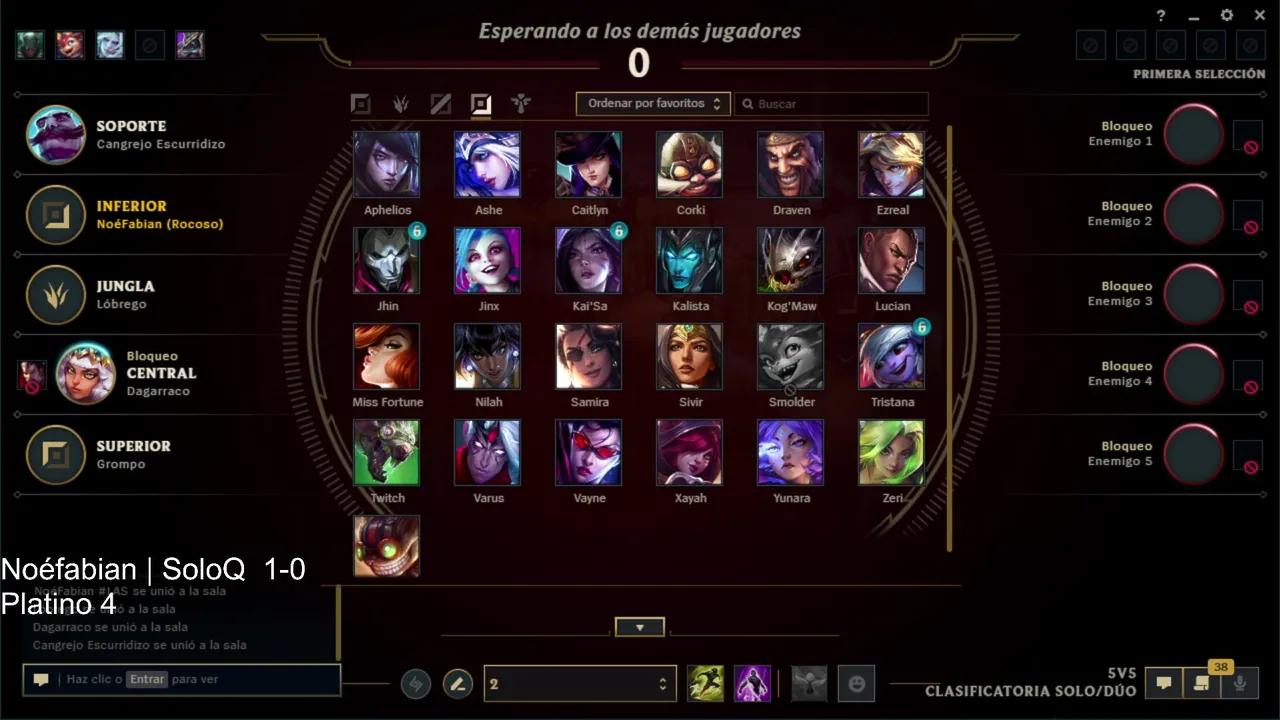Image resolution: width=1280 pixels, height=720 pixels.
Task: Select the support role filter icon
Action: (x=520, y=103)
